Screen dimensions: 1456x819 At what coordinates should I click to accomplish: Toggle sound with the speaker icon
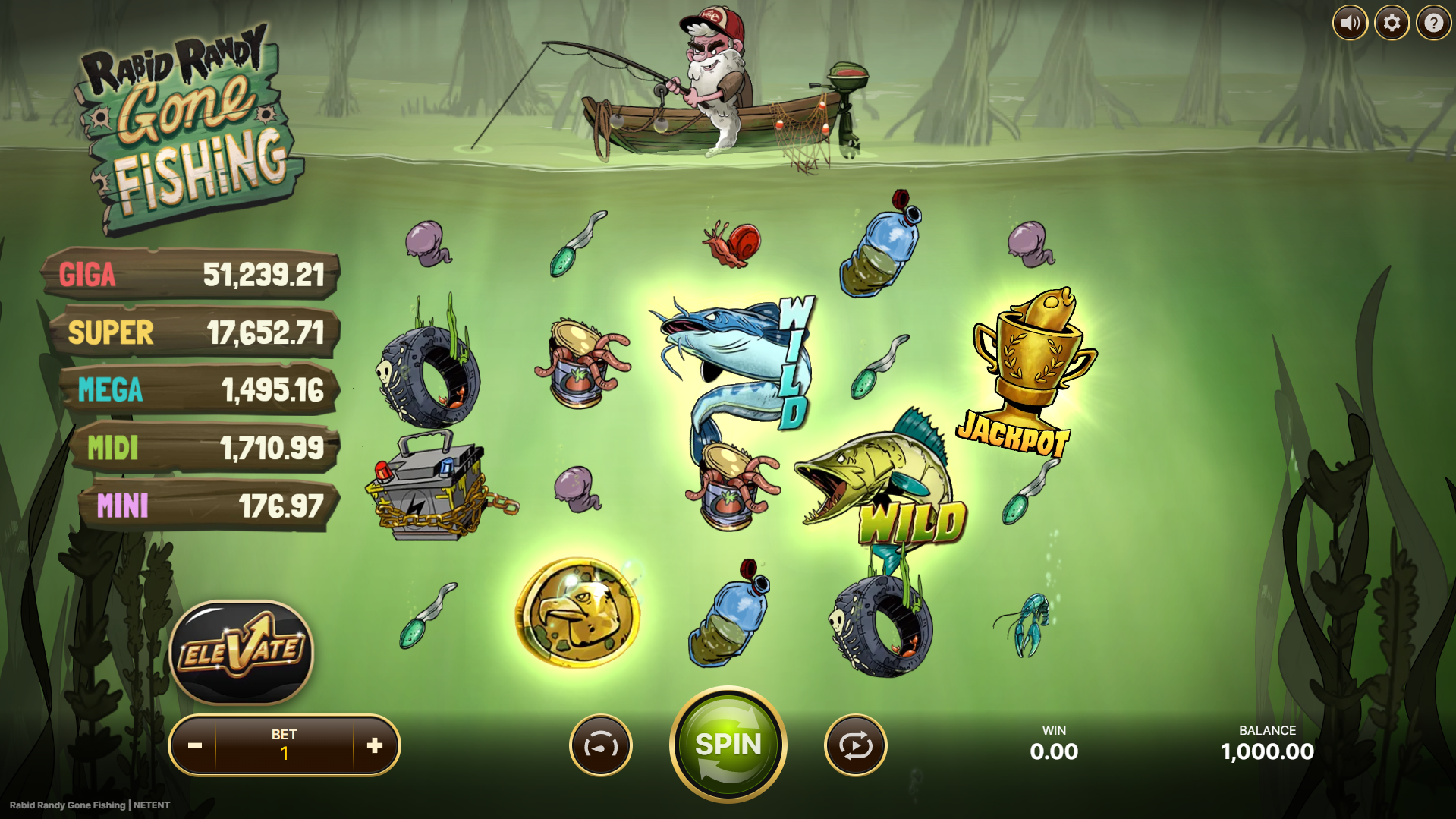[1350, 23]
